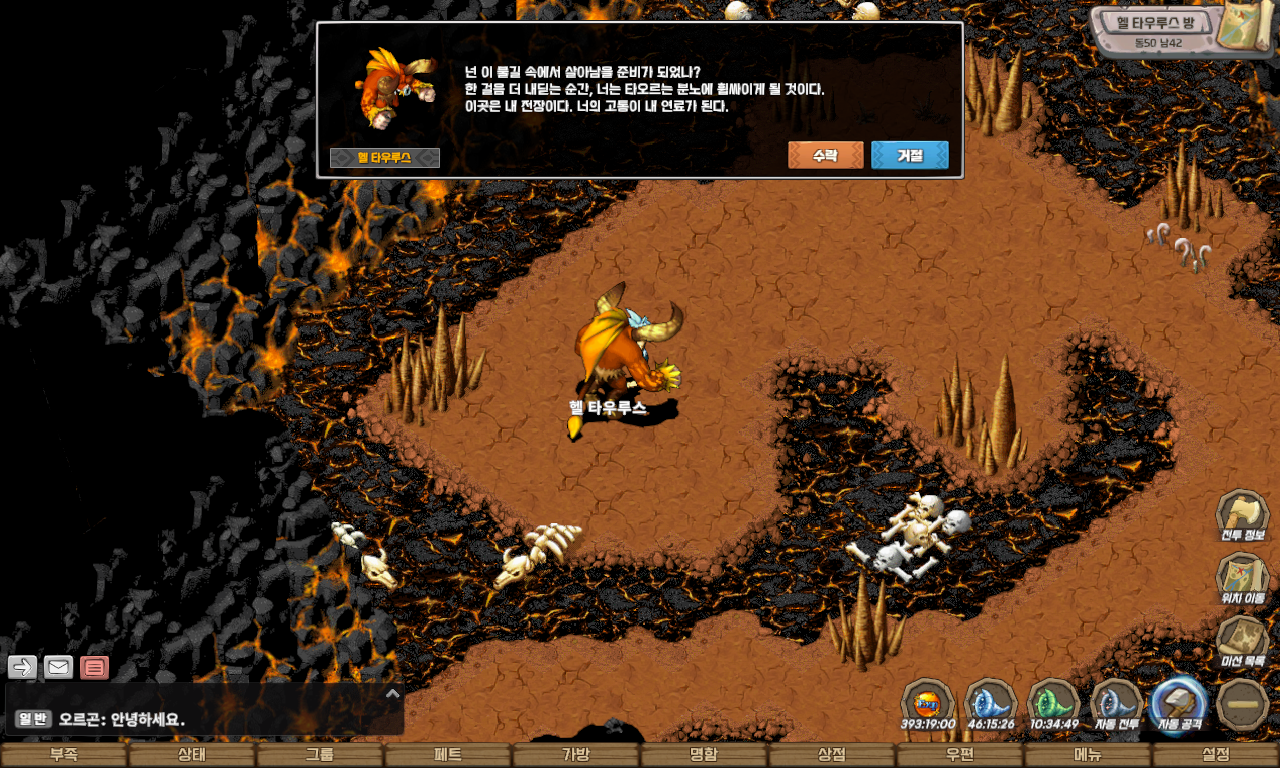Open the 메뉴 (menu) button
Viewport: 1280px width, 768px height.
tap(1088, 755)
